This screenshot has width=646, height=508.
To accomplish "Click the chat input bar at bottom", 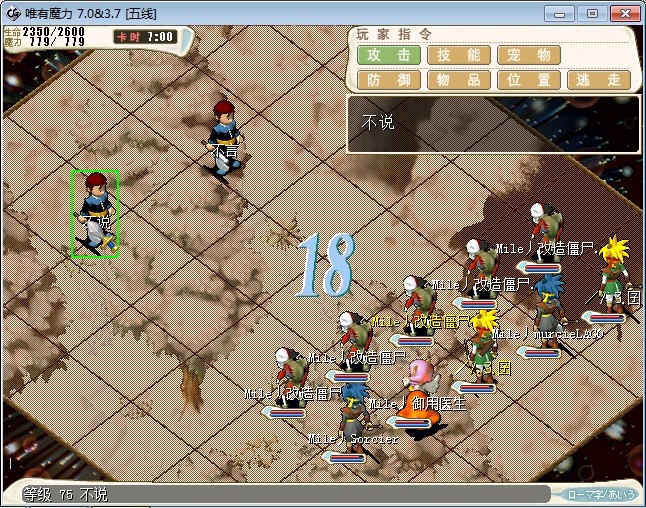I will [x=300, y=494].
